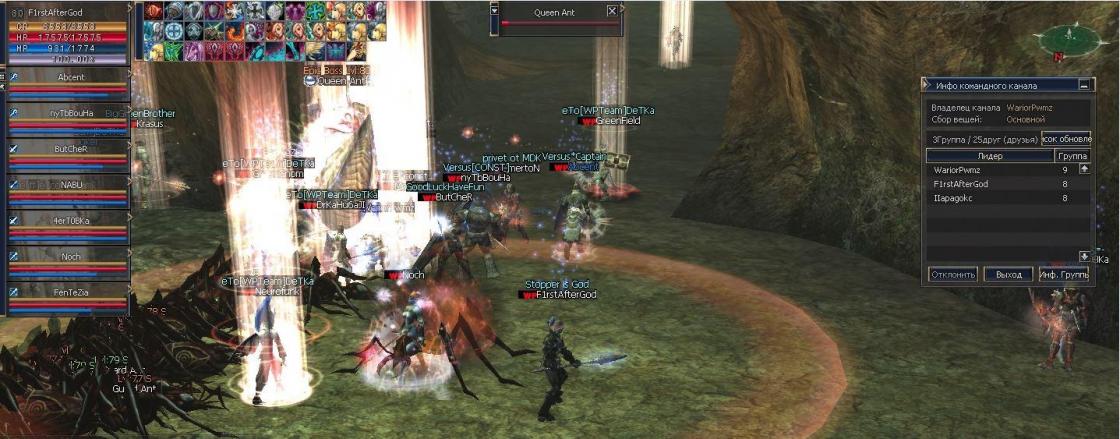Select party member Abcent
Viewport: 1120px width, 439px height.
pyautogui.click(x=70, y=77)
